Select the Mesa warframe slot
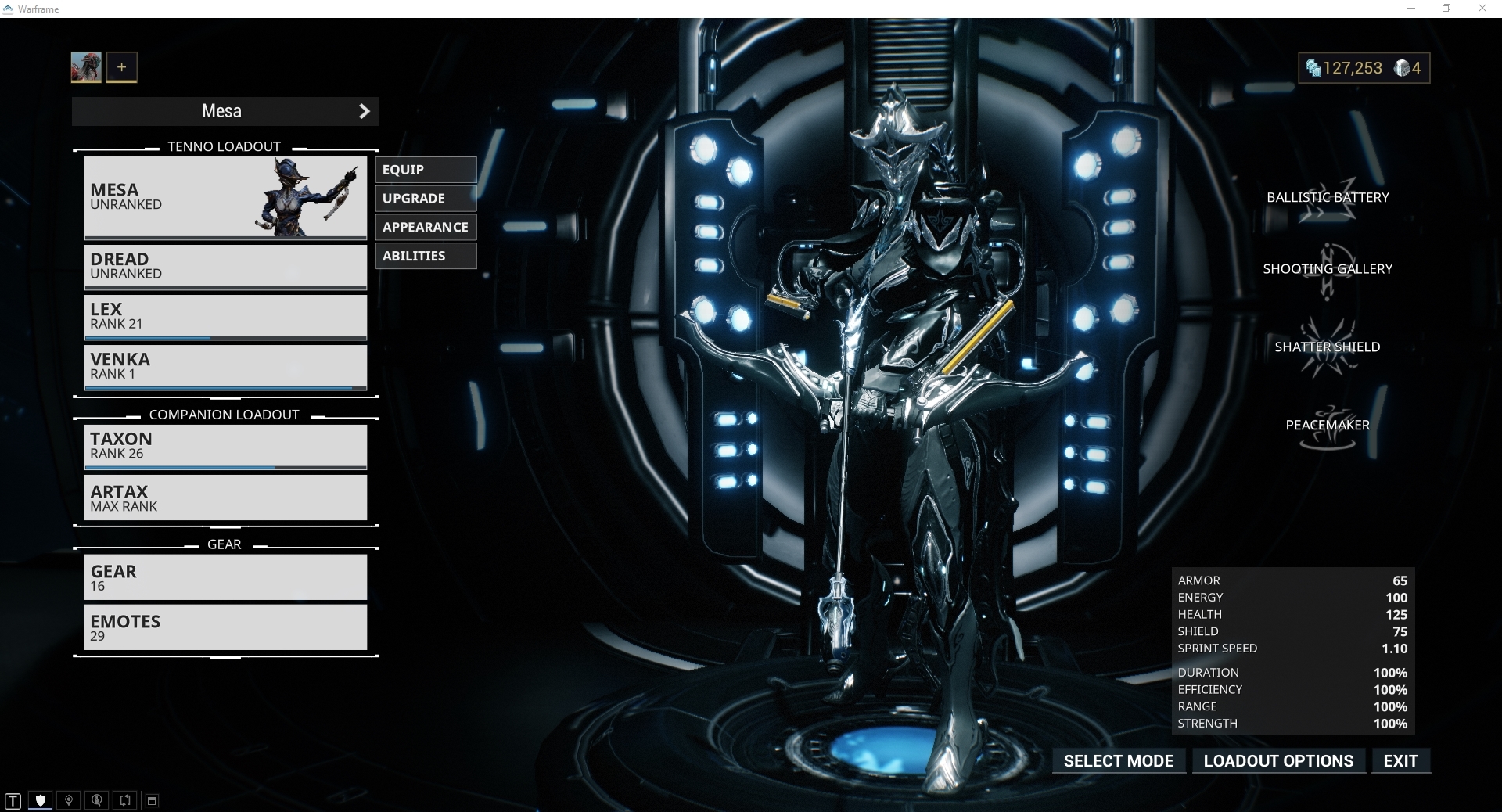 (x=225, y=197)
